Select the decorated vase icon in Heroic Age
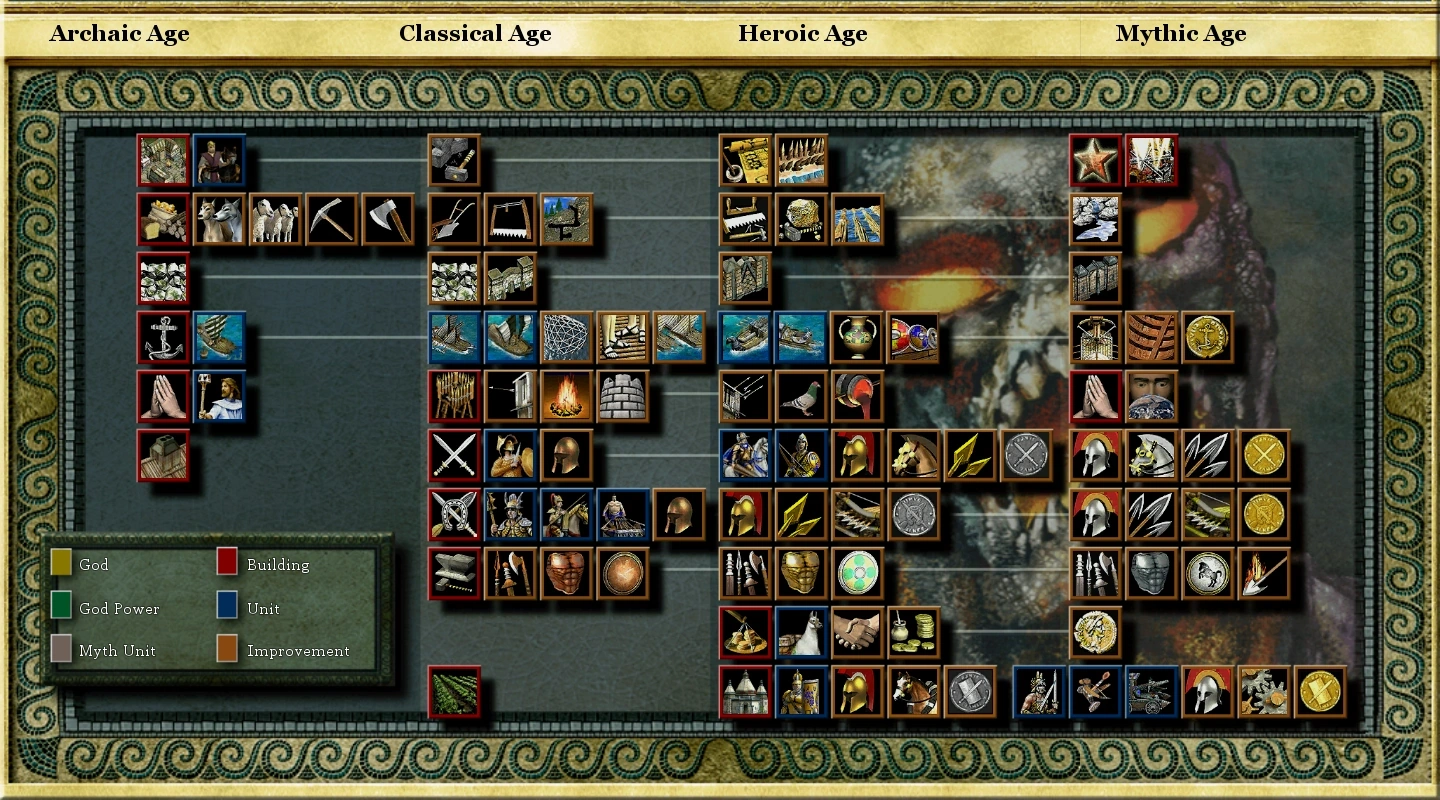This screenshot has height=800, width=1440. (x=857, y=336)
